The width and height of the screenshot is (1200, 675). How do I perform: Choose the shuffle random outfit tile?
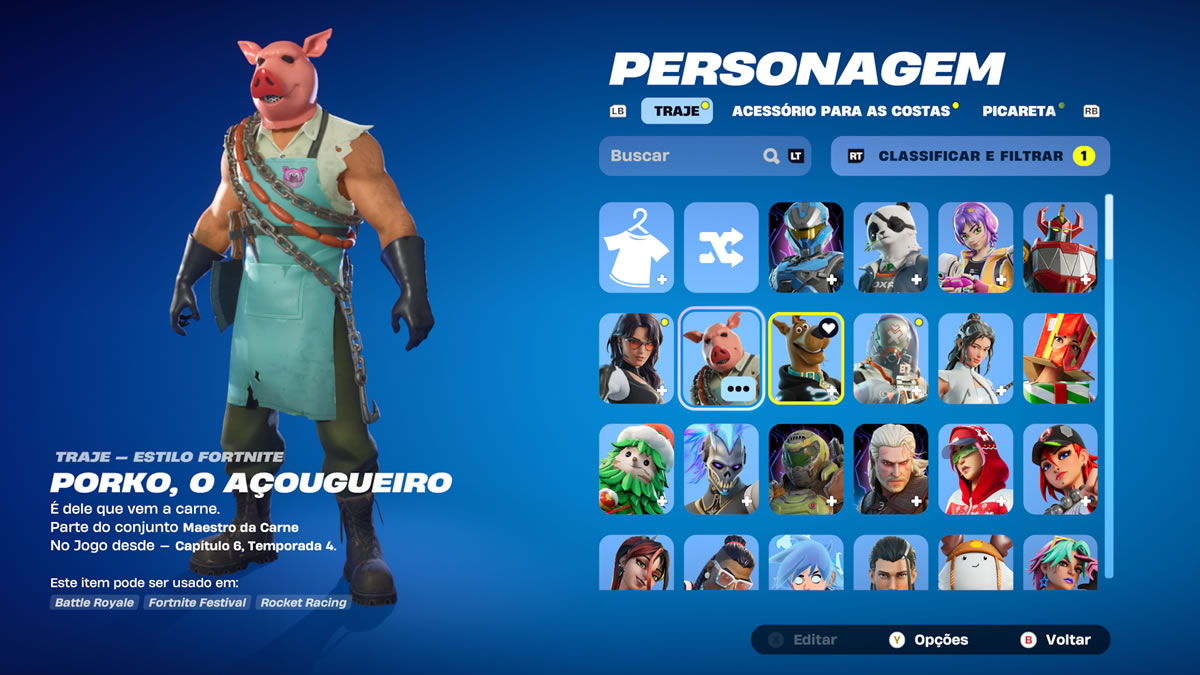click(x=721, y=247)
